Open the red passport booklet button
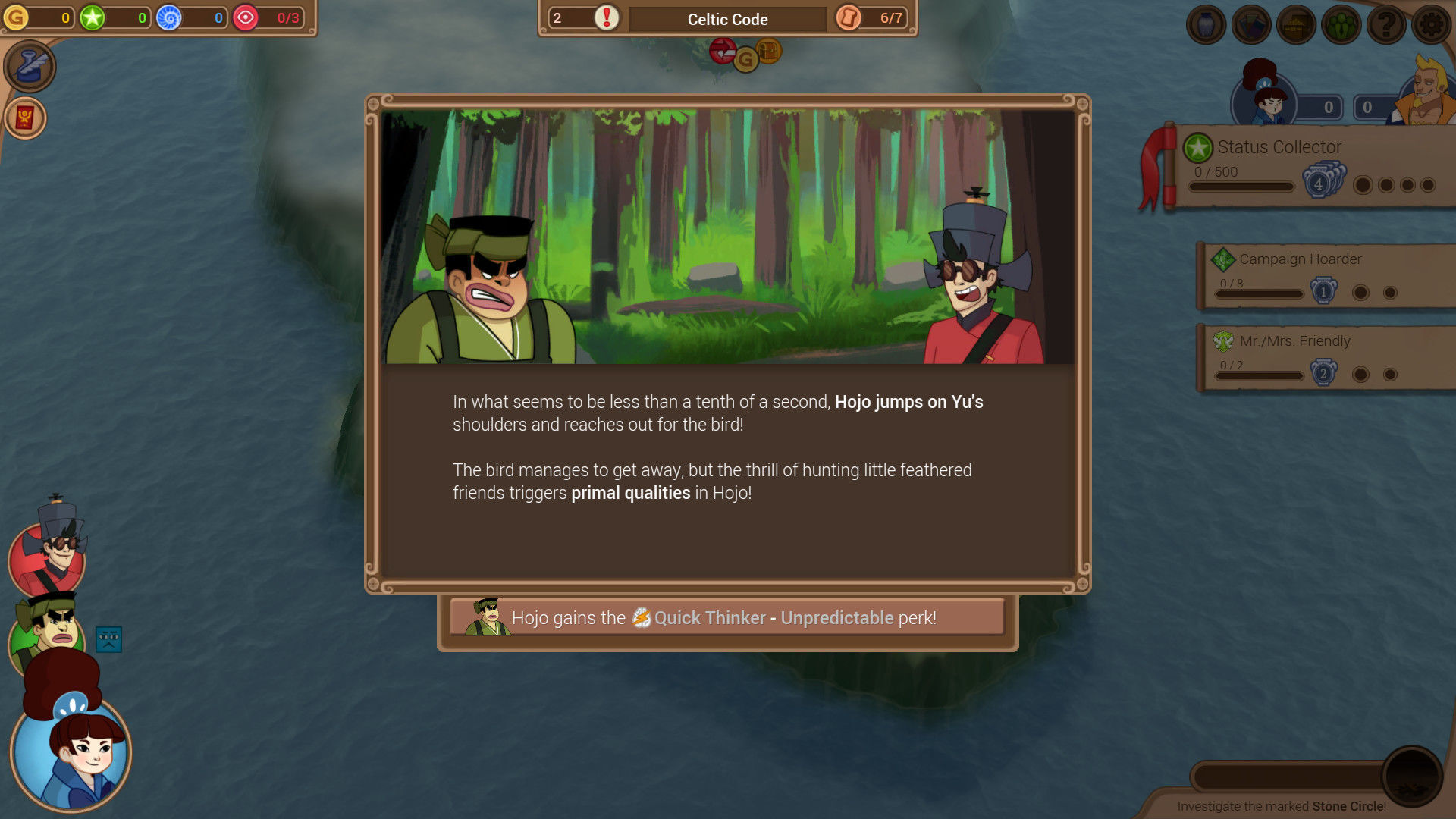This screenshot has height=819, width=1456. [x=25, y=118]
